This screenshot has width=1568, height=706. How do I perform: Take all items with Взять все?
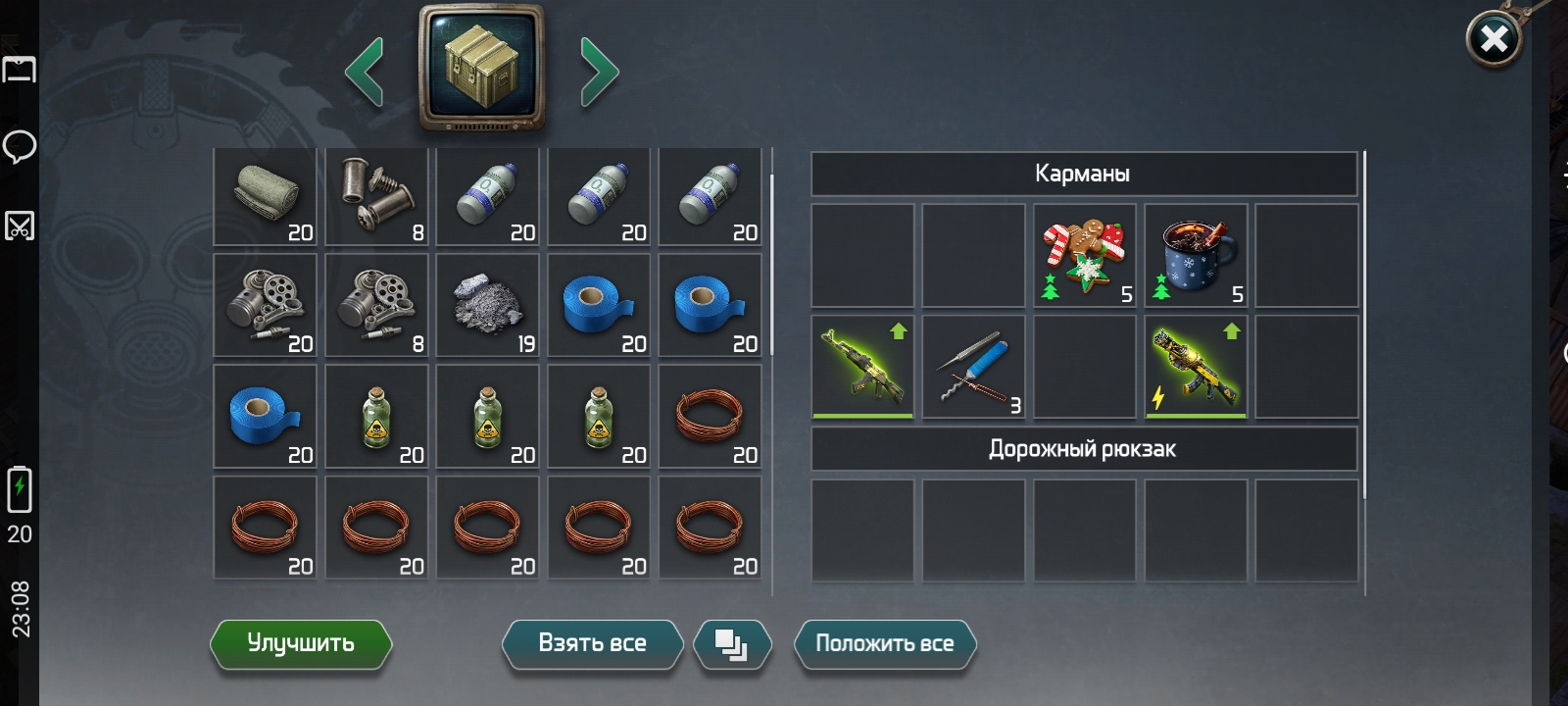592,644
